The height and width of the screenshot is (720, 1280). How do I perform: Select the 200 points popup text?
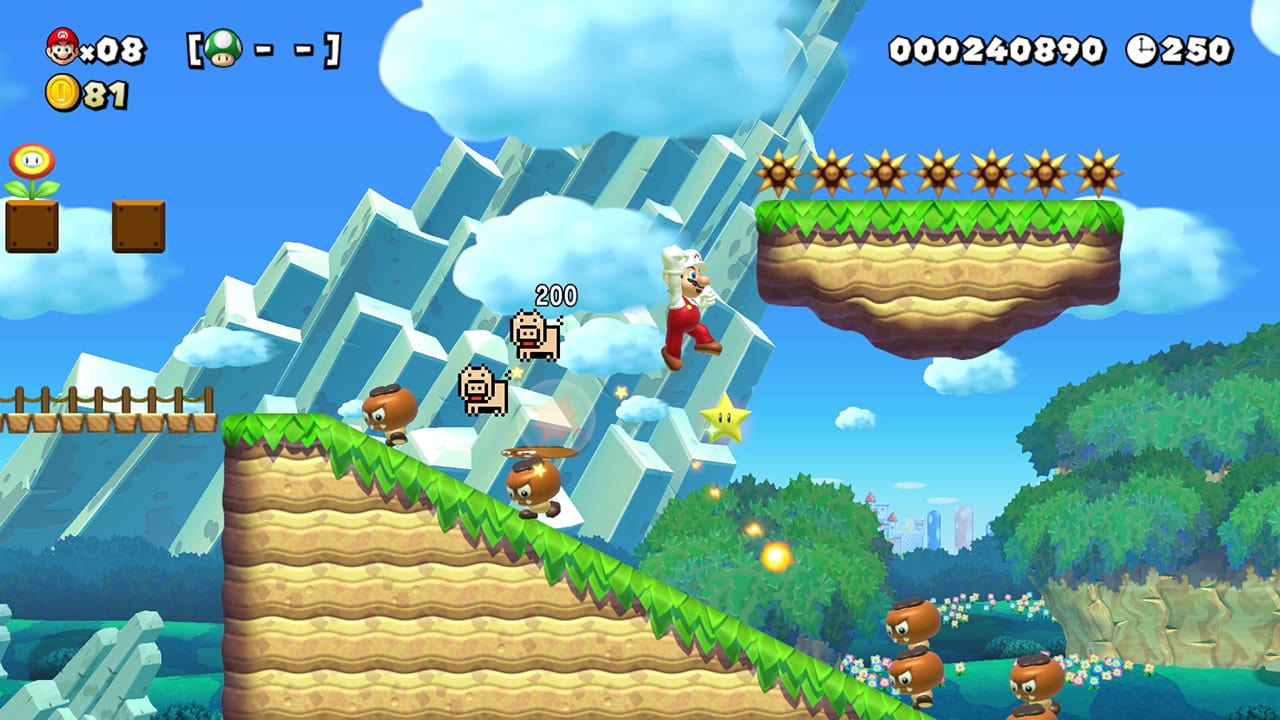(556, 297)
